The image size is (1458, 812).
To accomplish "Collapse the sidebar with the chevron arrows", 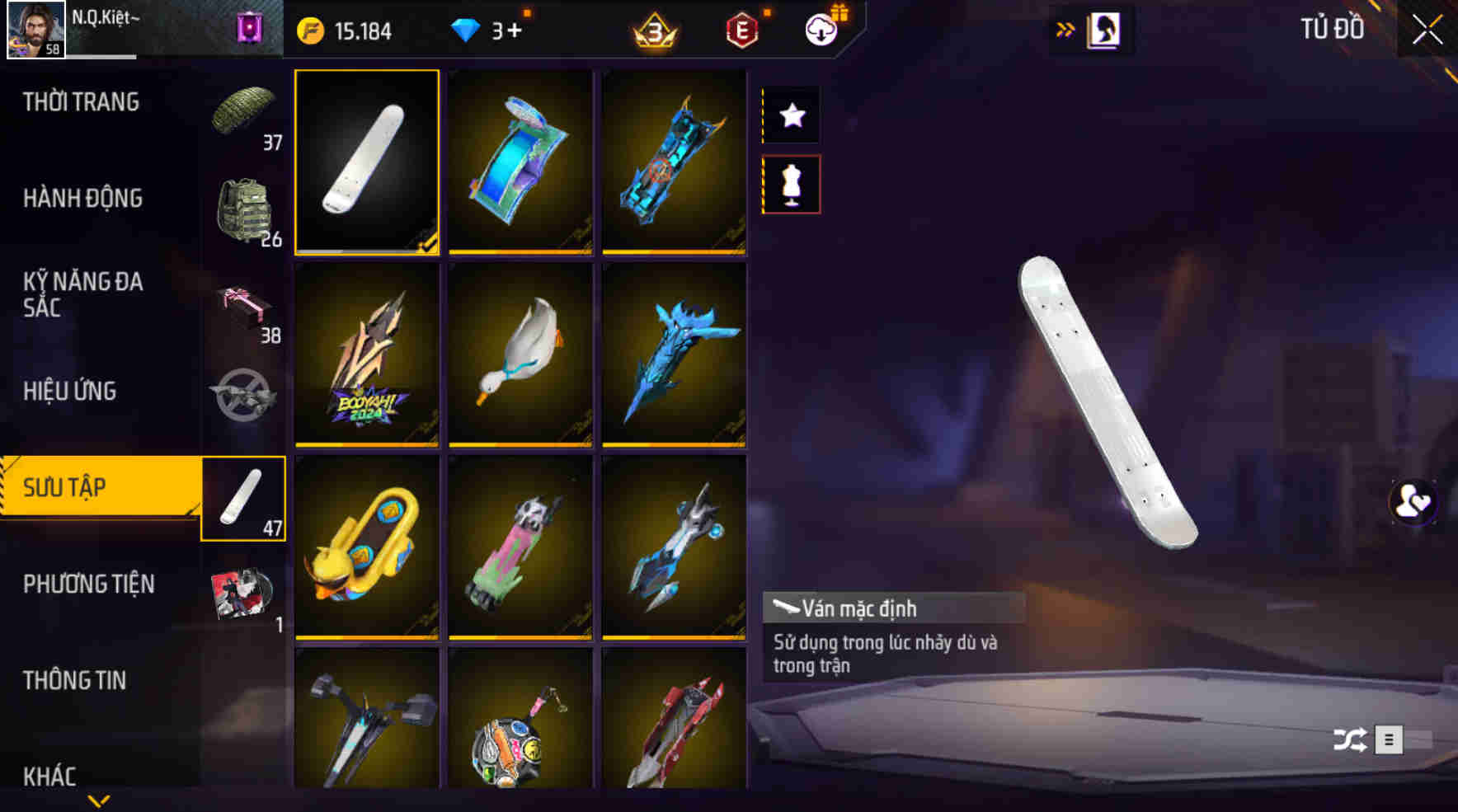I will 1065,27.
